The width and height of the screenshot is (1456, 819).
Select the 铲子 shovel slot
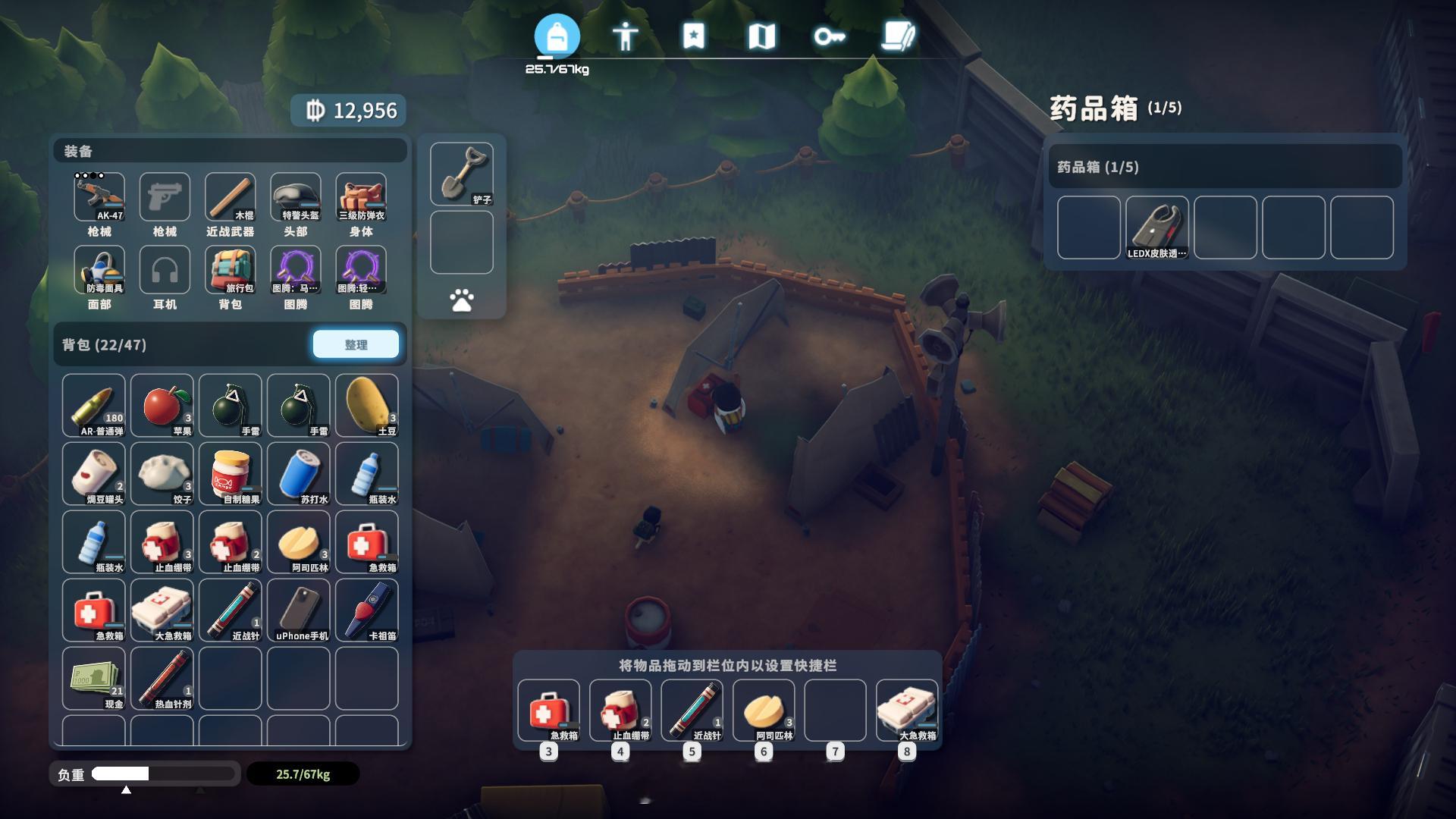click(x=461, y=174)
